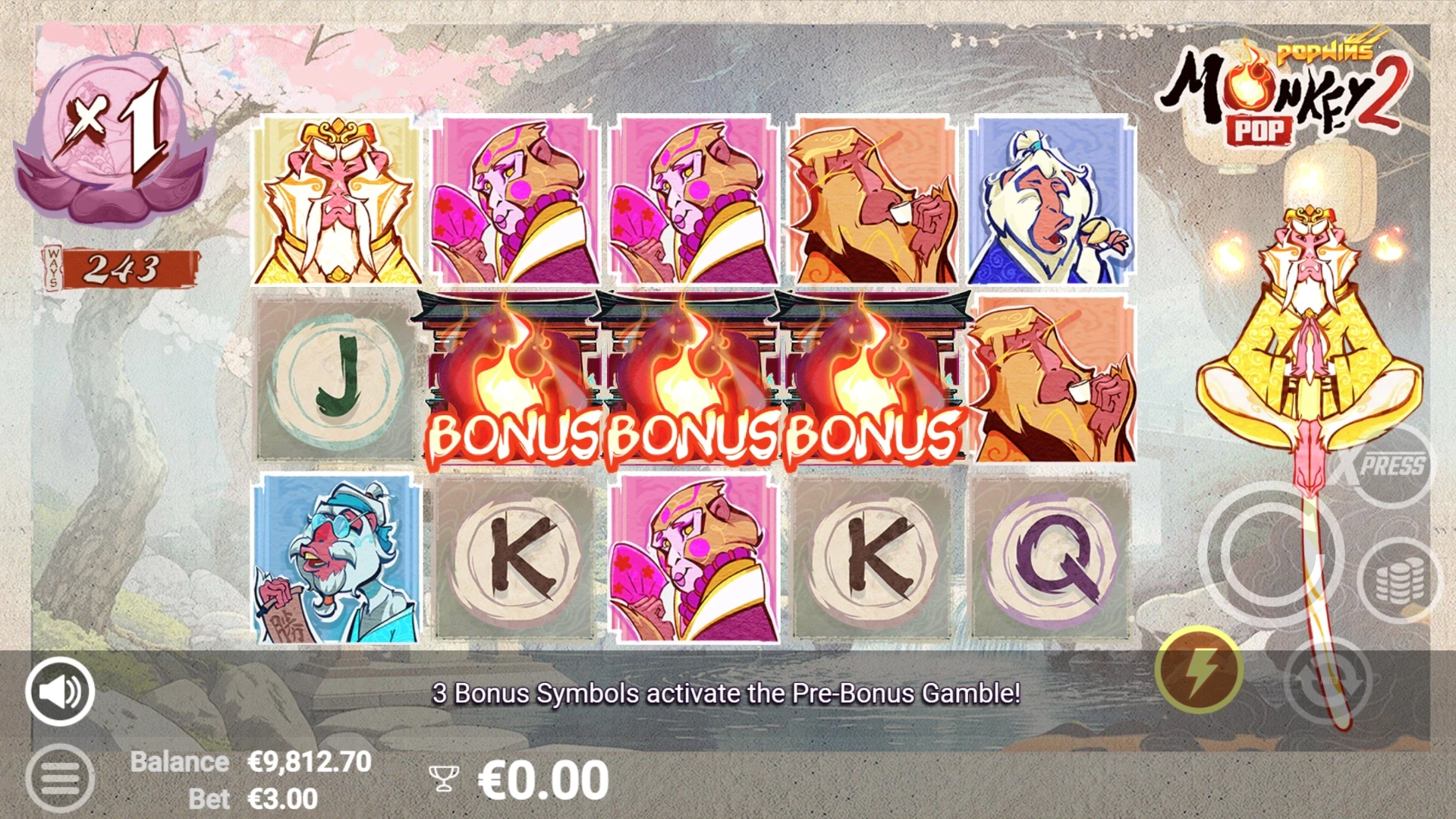Click the €0.00 win amount display
The image size is (1456, 819).
click(x=542, y=779)
